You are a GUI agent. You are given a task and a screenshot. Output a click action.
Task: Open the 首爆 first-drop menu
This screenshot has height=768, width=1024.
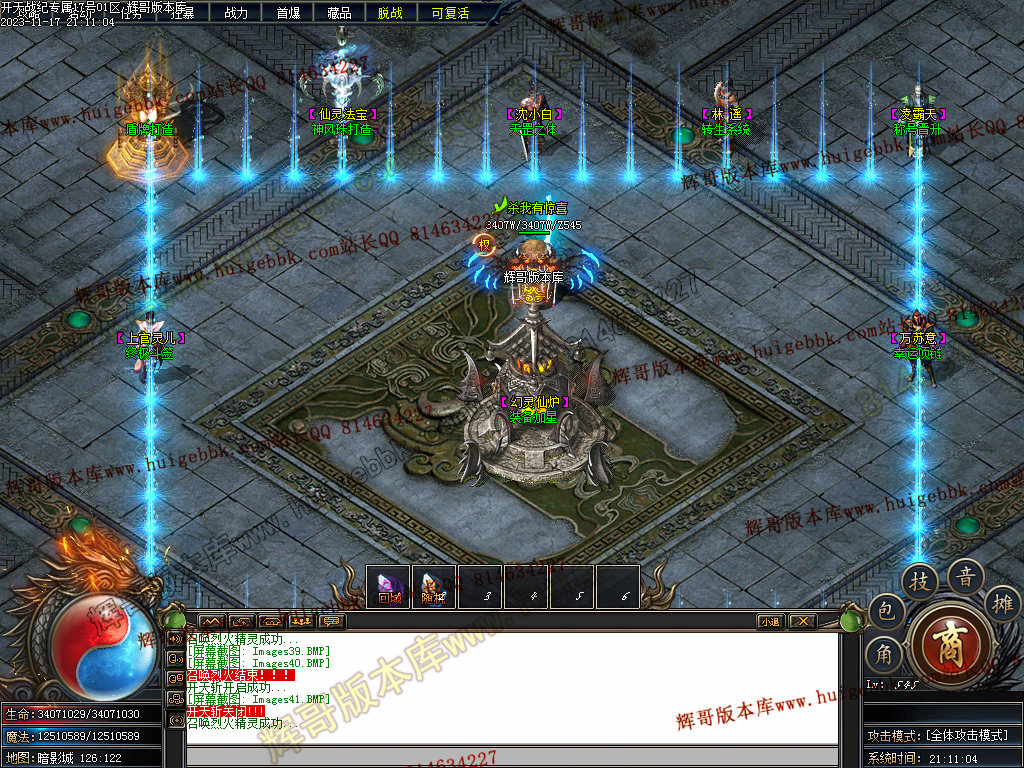pyautogui.click(x=288, y=13)
